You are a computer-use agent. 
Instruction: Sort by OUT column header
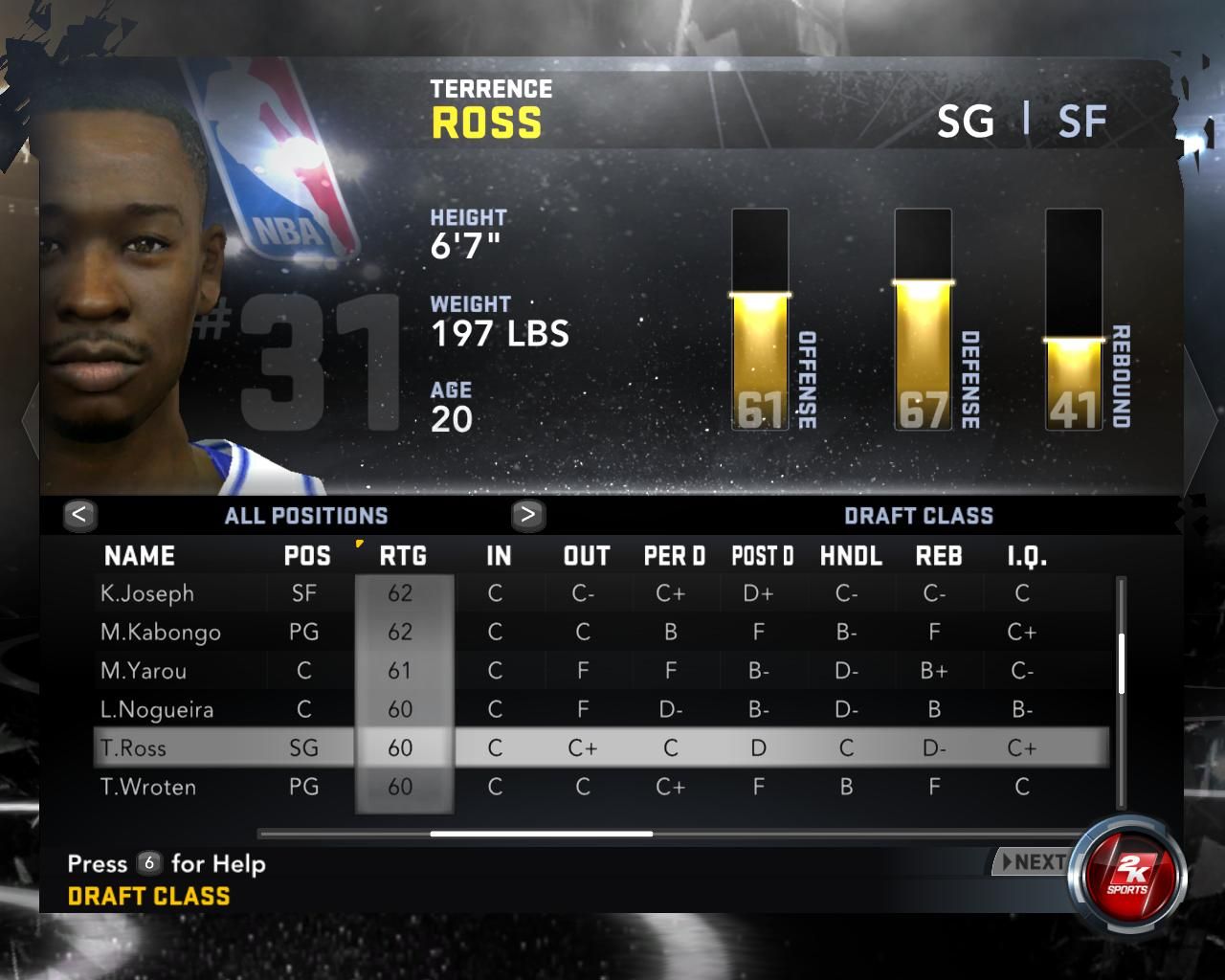[x=587, y=556]
